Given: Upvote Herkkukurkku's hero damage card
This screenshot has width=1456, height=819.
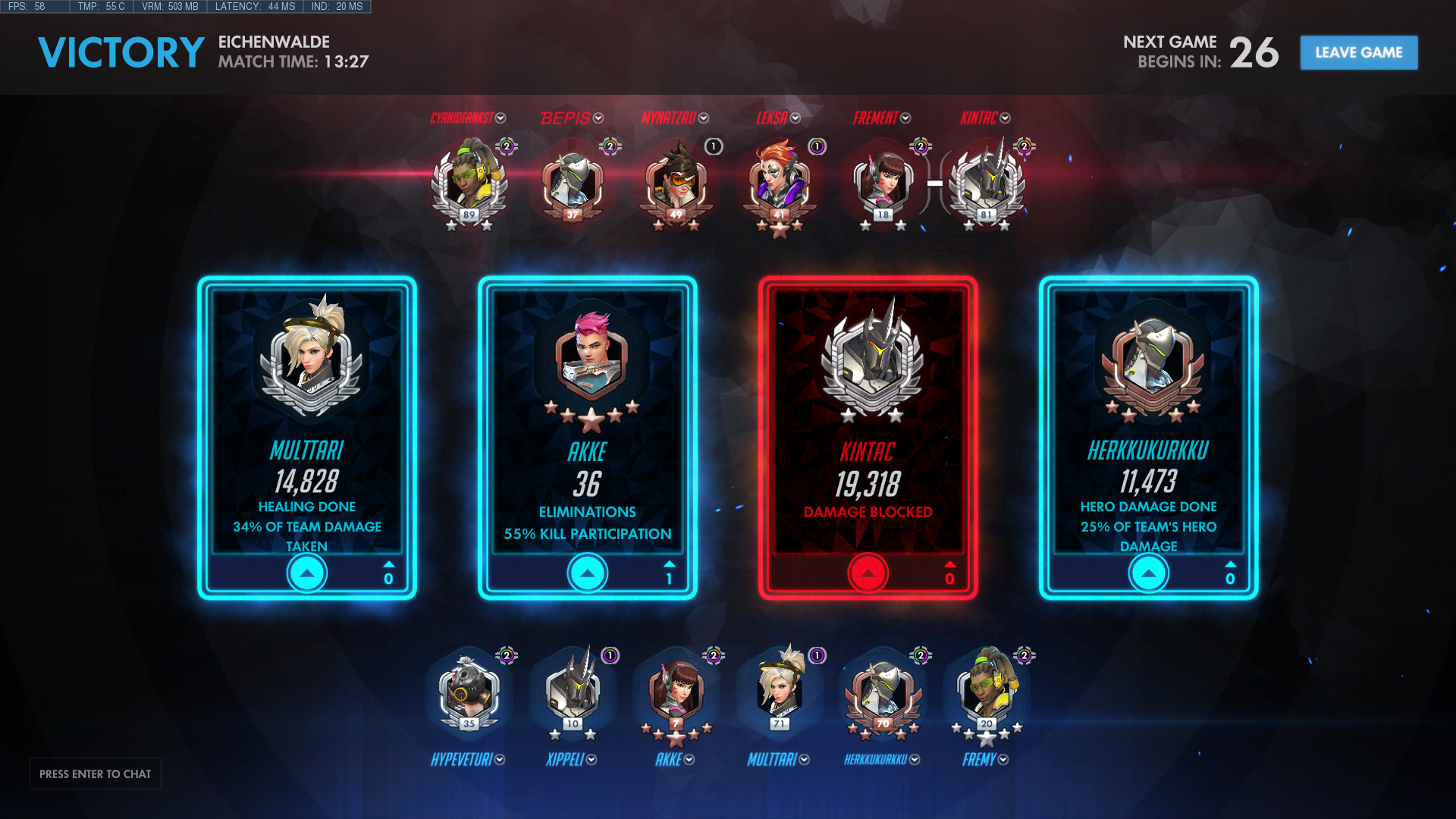Looking at the screenshot, I should (x=1149, y=573).
